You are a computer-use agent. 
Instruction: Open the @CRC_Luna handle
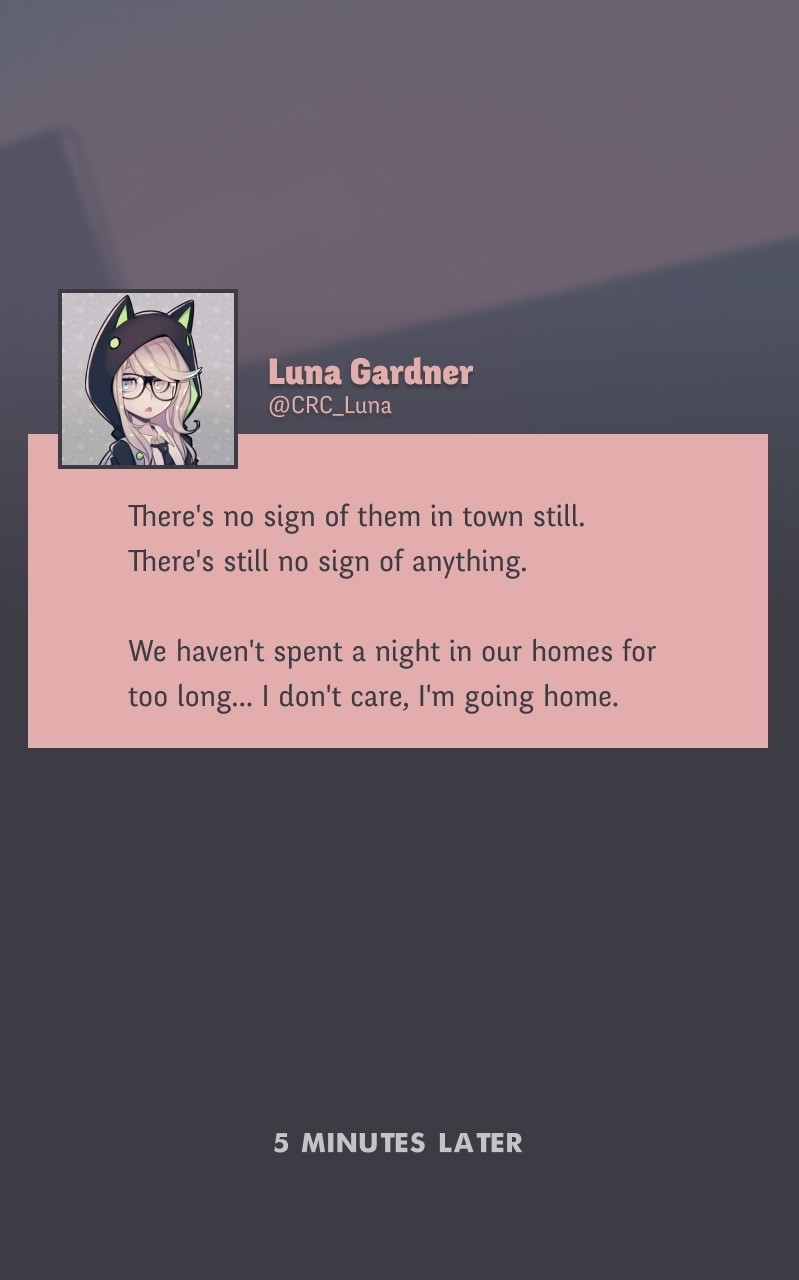329,406
